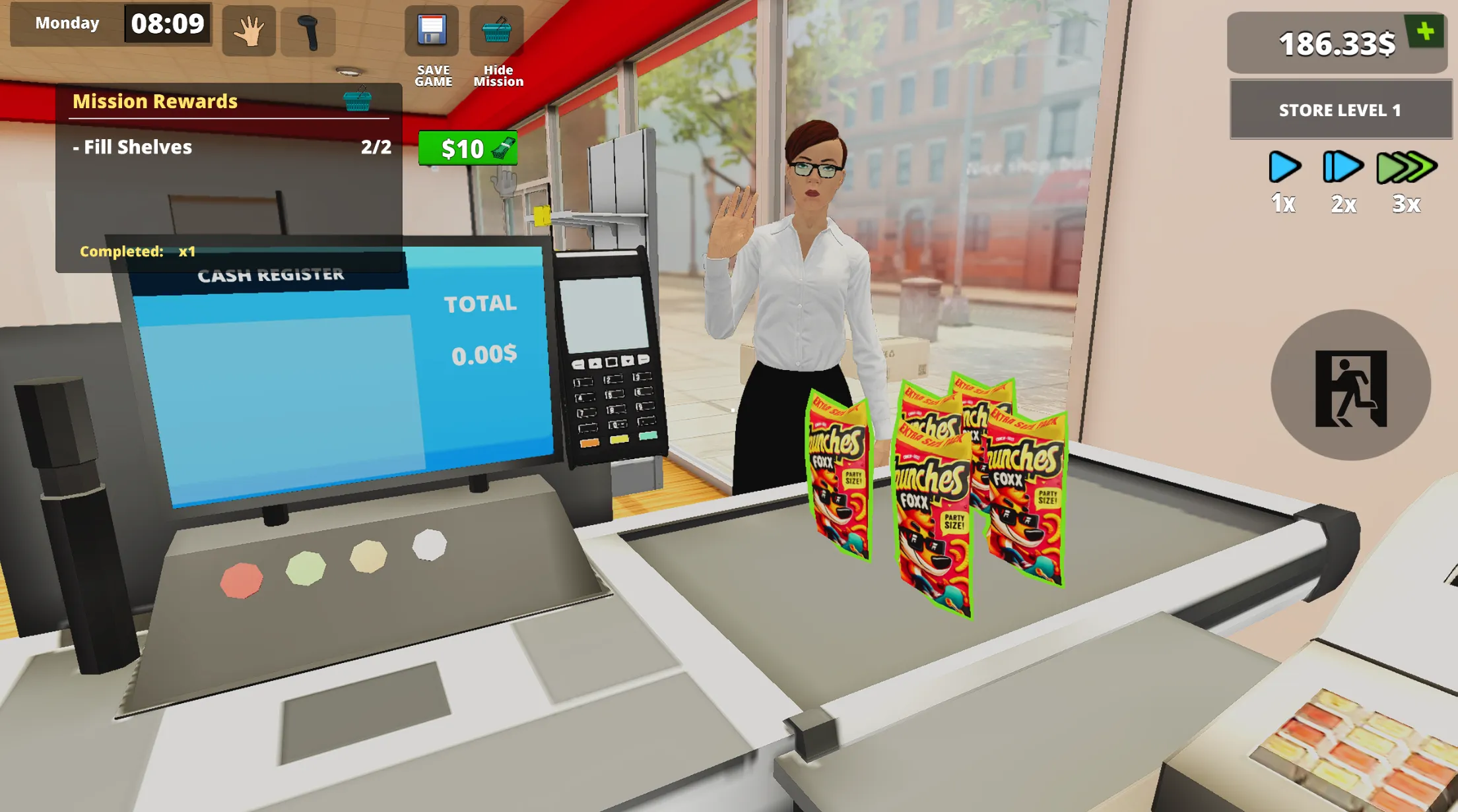Screen dimensions: 1458x812
Task: Select the hand tool
Action: point(249,30)
